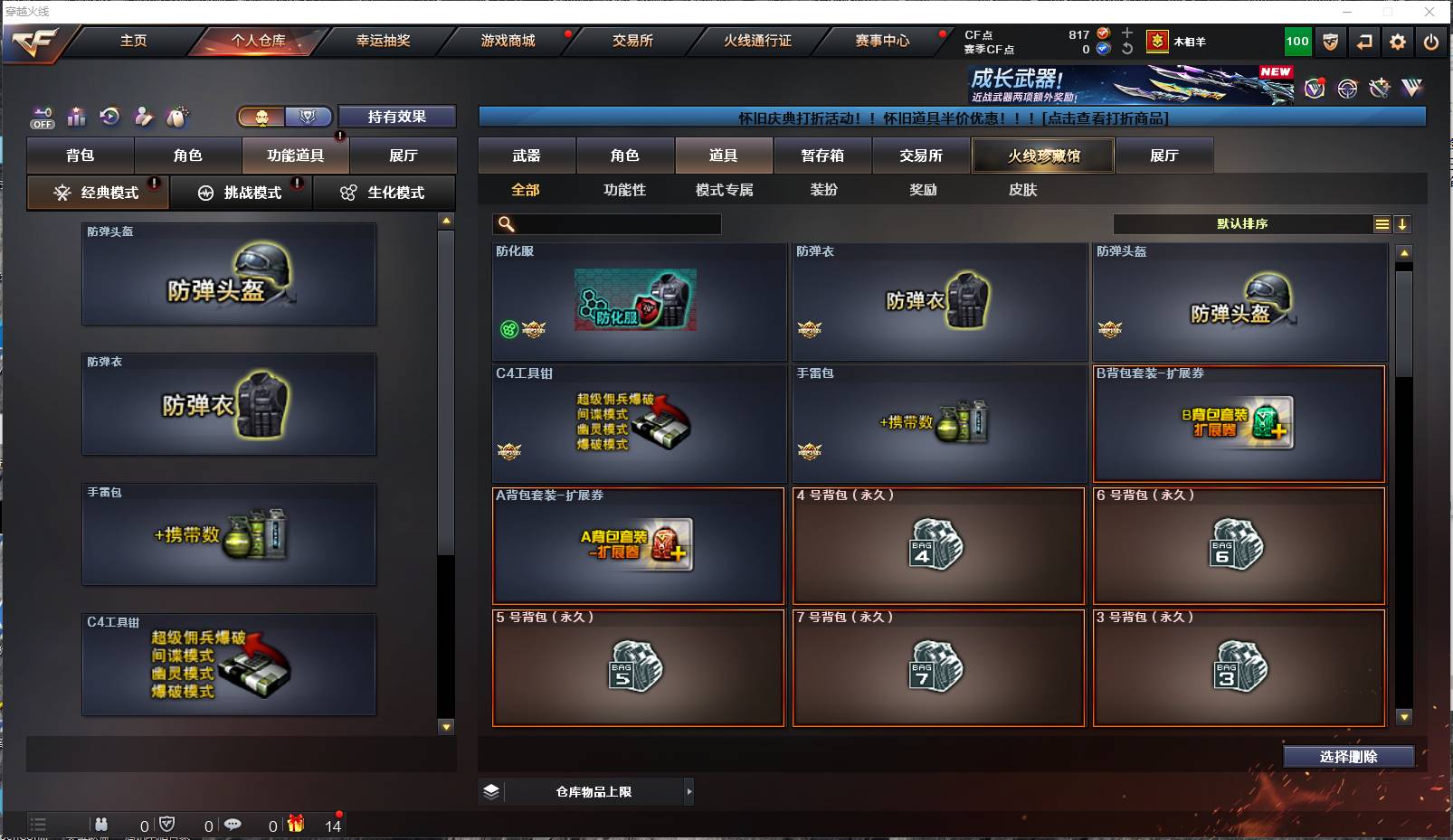This screenshot has height=840, width=1453.
Task: Switch to the clan badge view toggle
Action: coord(308,116)
